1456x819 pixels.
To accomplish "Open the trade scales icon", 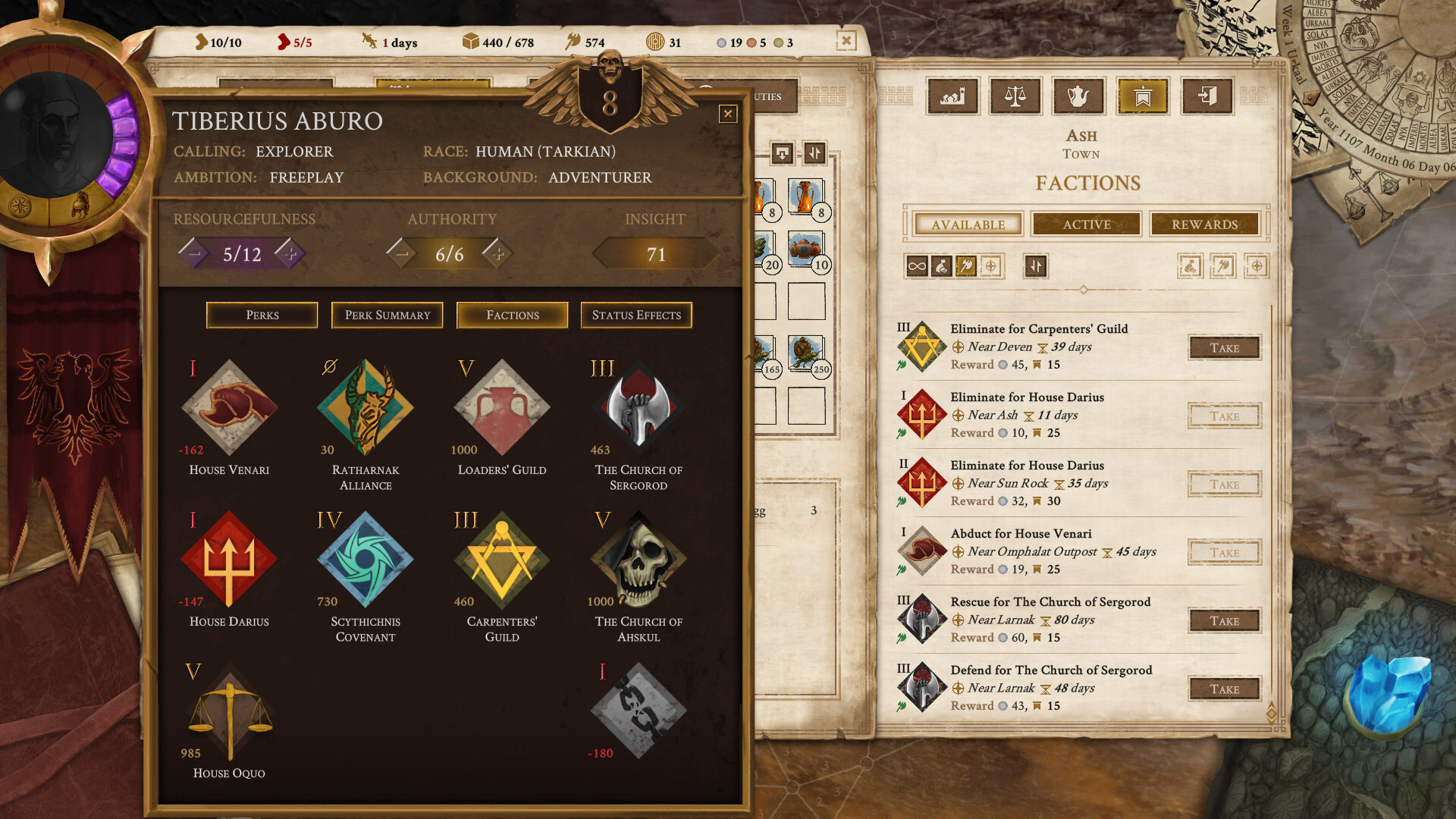I will [1015, 96].
